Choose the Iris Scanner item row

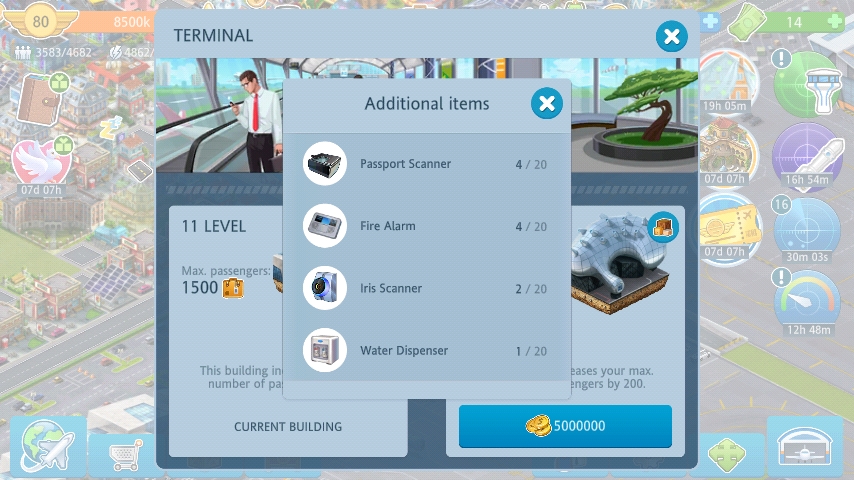coord(427,288)
